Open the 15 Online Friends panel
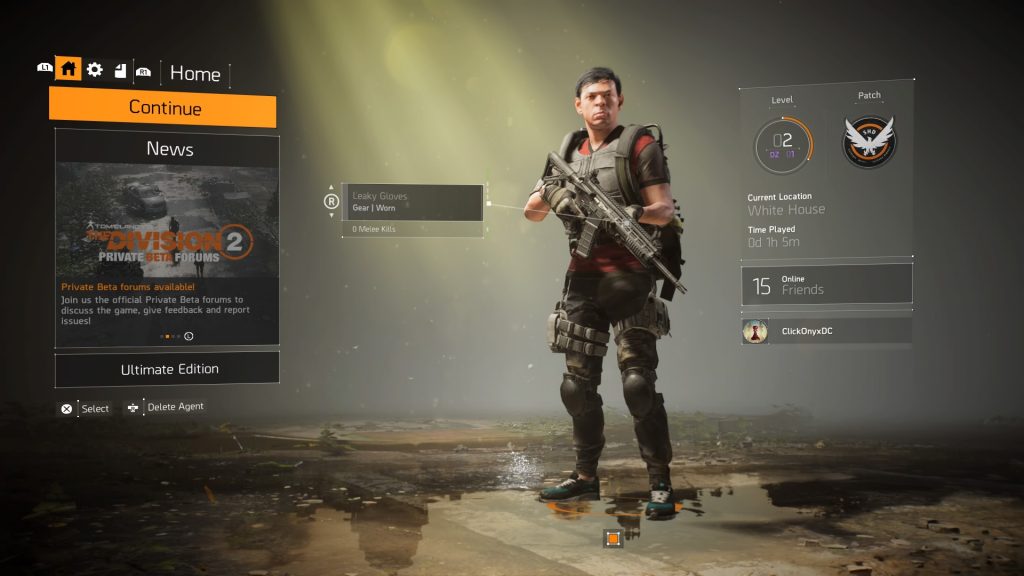This screenshot has width=1024, height=576. (826, 285)
